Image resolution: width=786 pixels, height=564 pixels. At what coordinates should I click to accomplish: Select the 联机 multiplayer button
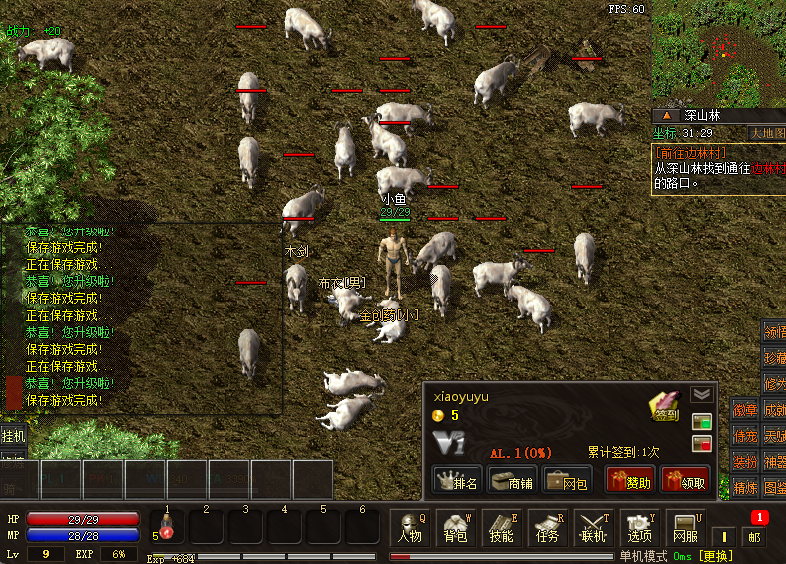coord(594,527)
